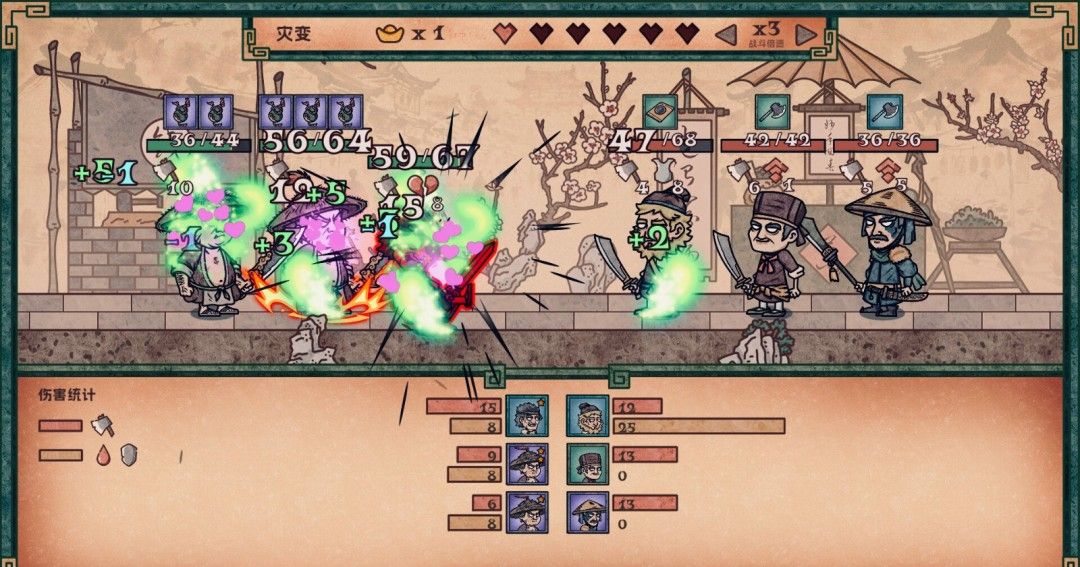The image size is (1080, 567).
Task: Select the one-star pointed-hat fighter portrait
Action: pos(527,511)
